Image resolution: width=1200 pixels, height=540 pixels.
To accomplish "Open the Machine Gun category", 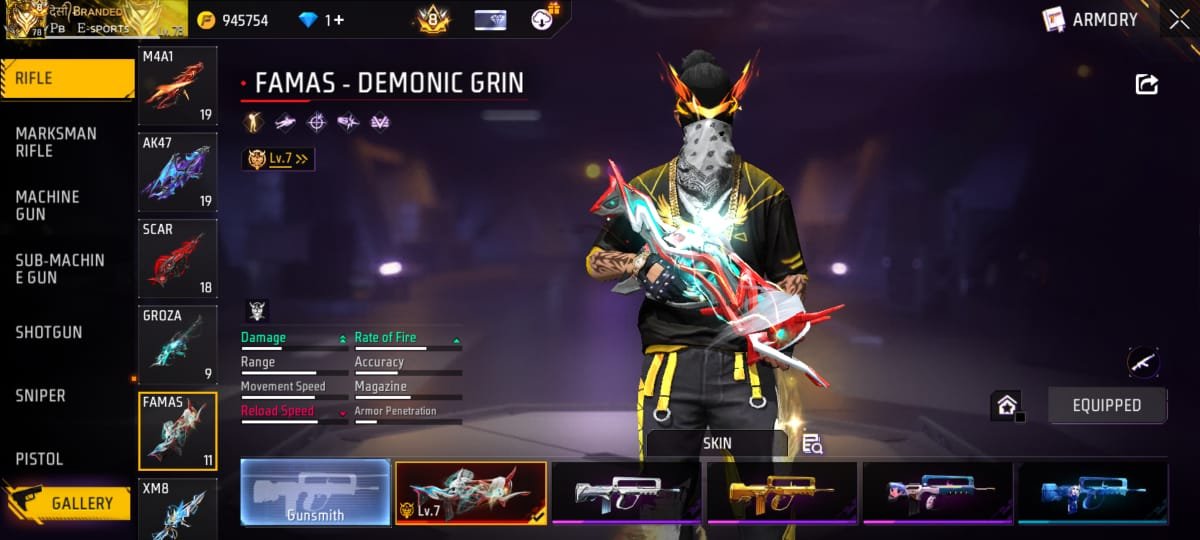I will (x=48, y=205).
